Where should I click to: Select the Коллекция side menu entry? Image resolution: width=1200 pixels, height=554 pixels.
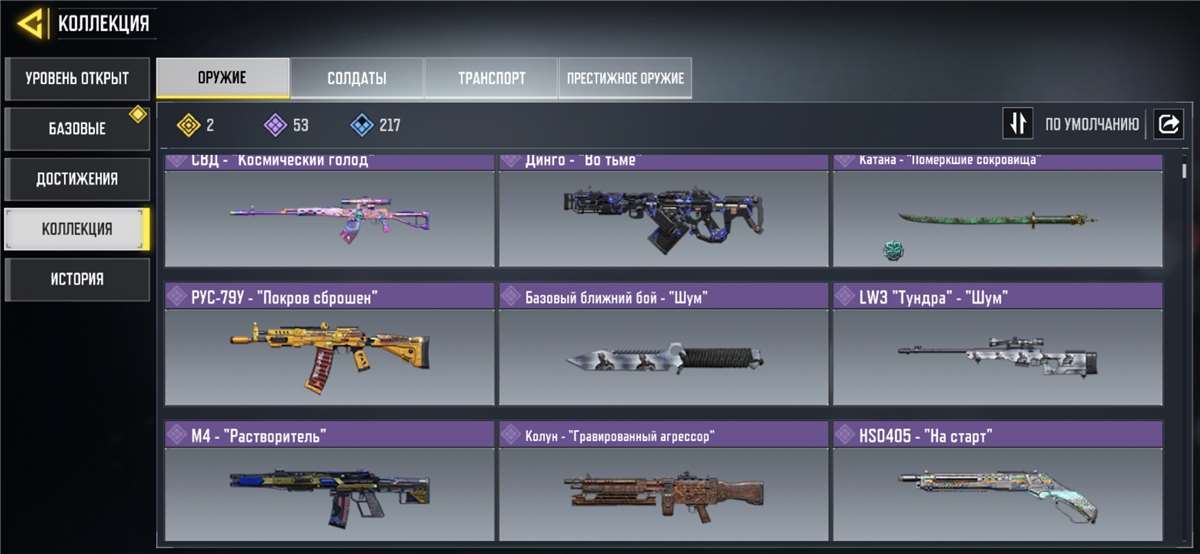point(77,229)
